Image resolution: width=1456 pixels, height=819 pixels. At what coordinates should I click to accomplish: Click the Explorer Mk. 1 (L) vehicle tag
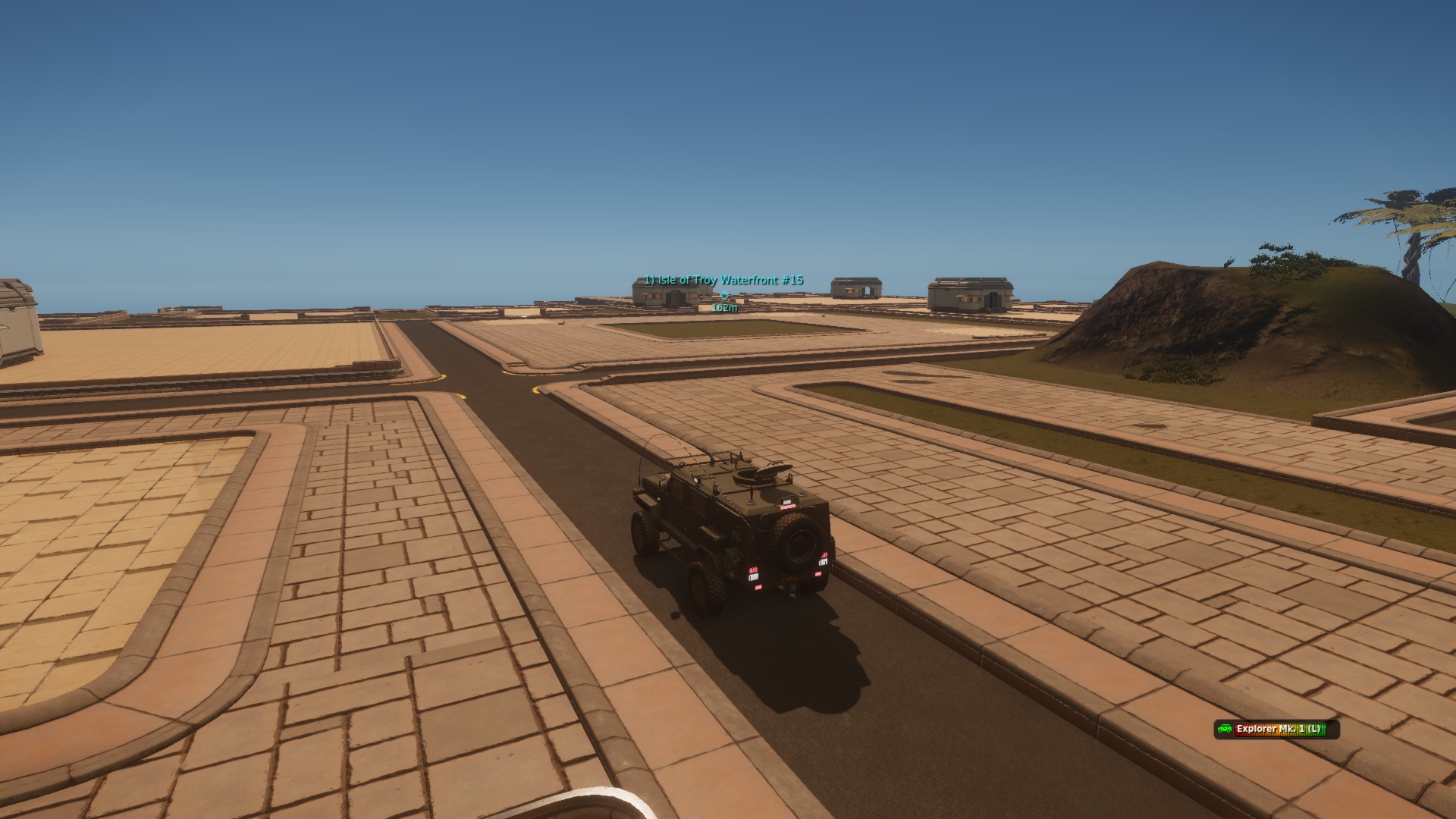point(1276,730)
